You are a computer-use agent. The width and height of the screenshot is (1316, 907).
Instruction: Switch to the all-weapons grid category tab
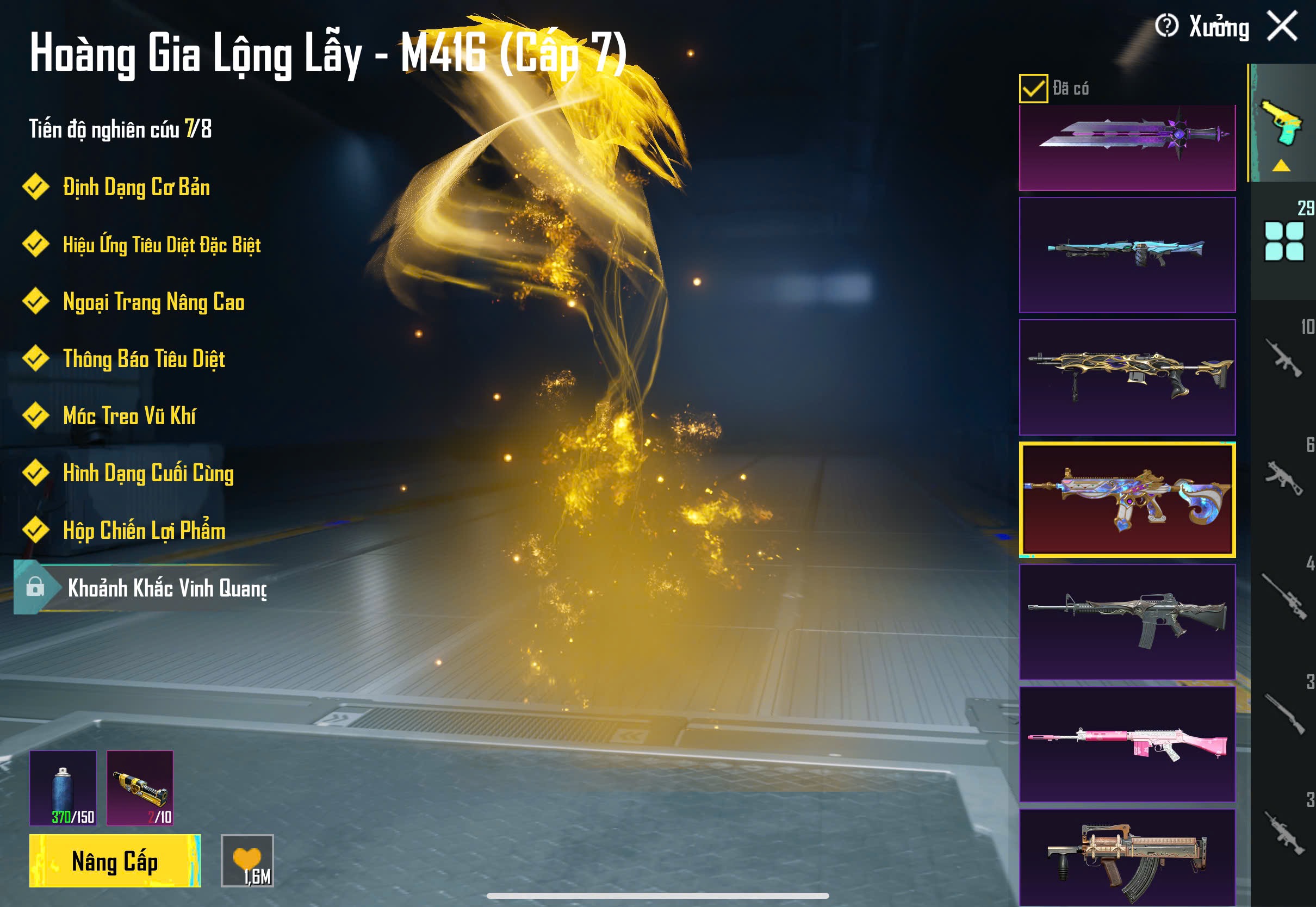(x=1283, y=241)
